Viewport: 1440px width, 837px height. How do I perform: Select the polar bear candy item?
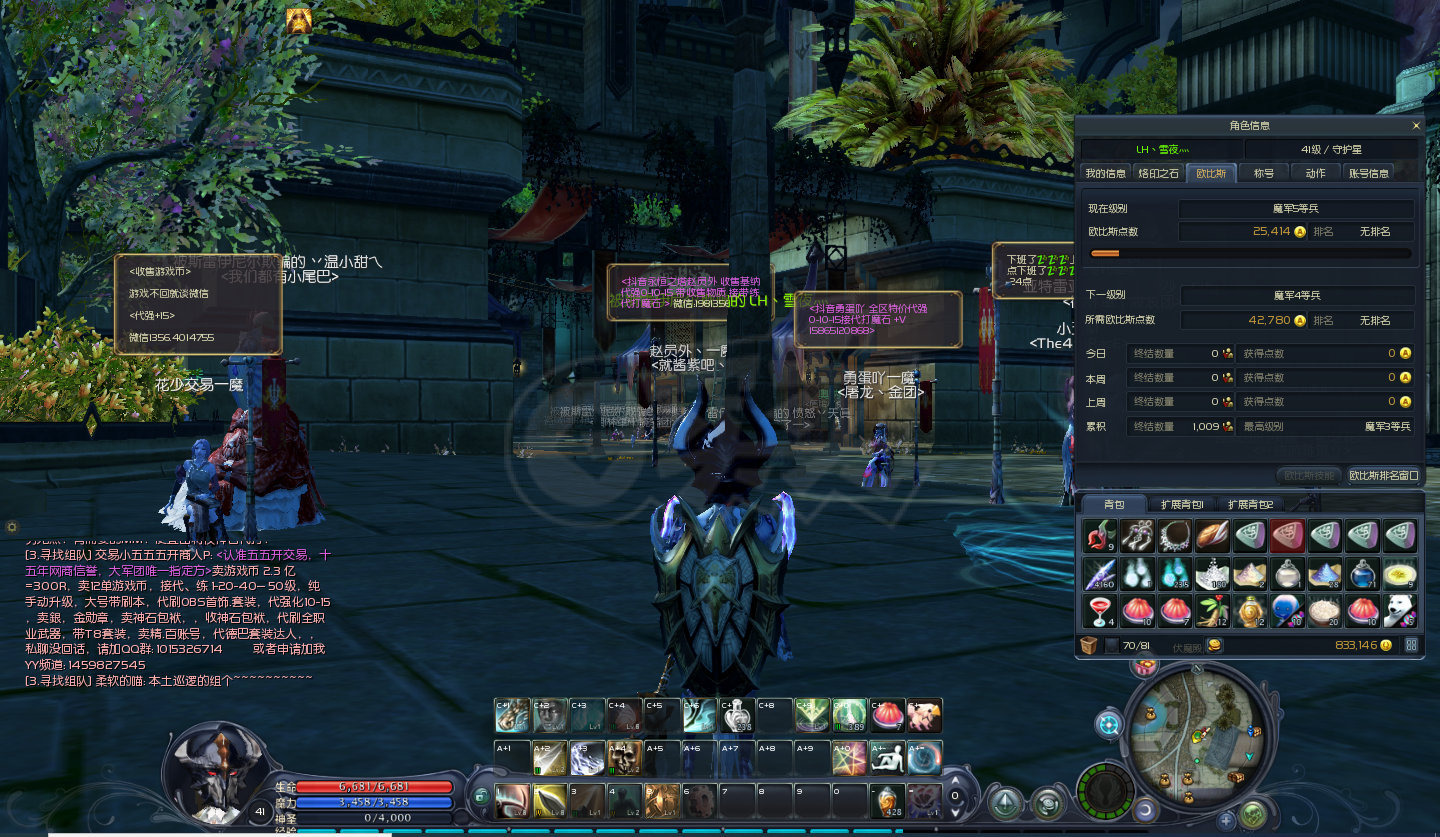1399,610
